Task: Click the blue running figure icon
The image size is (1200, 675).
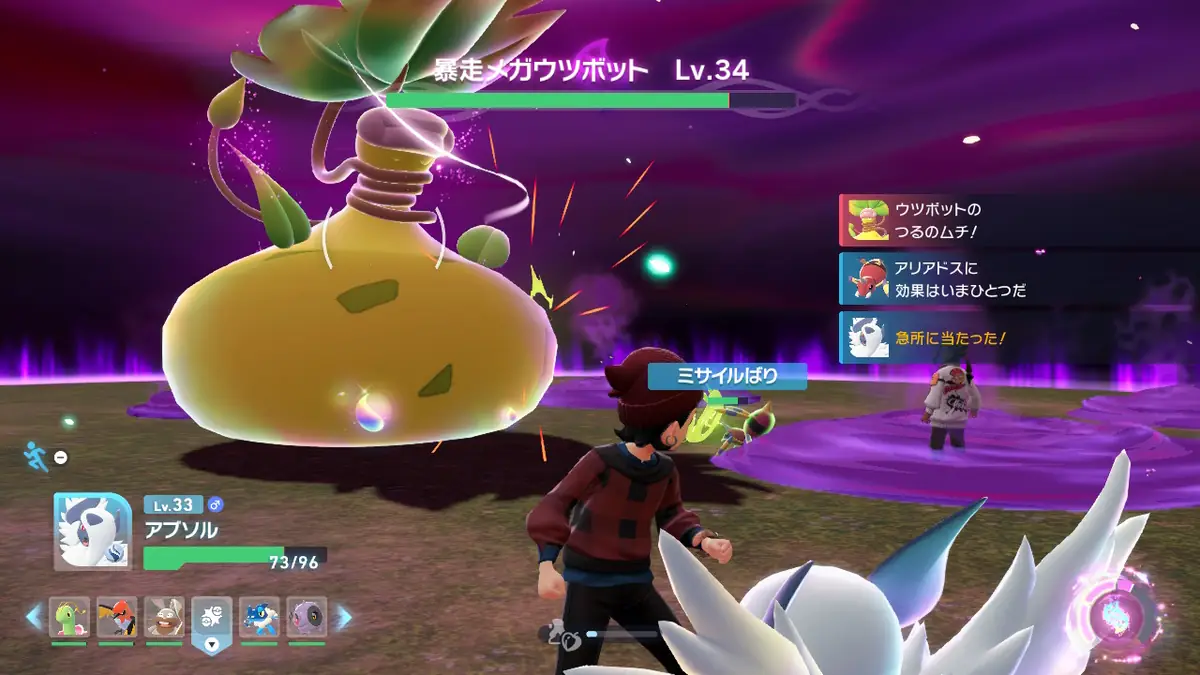Action: 35,457
